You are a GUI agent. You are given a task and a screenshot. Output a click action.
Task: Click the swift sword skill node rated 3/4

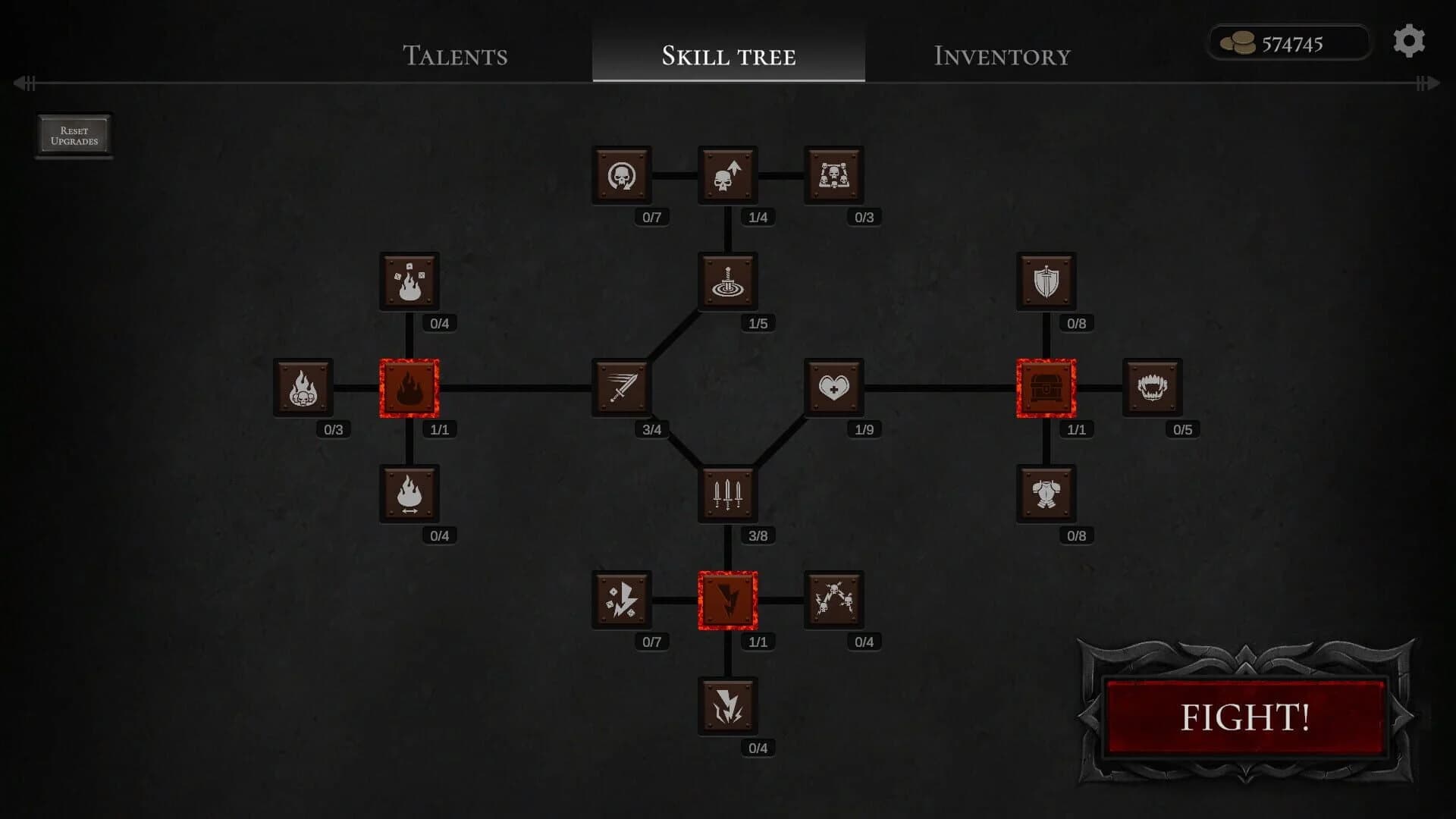click(621, 388)
